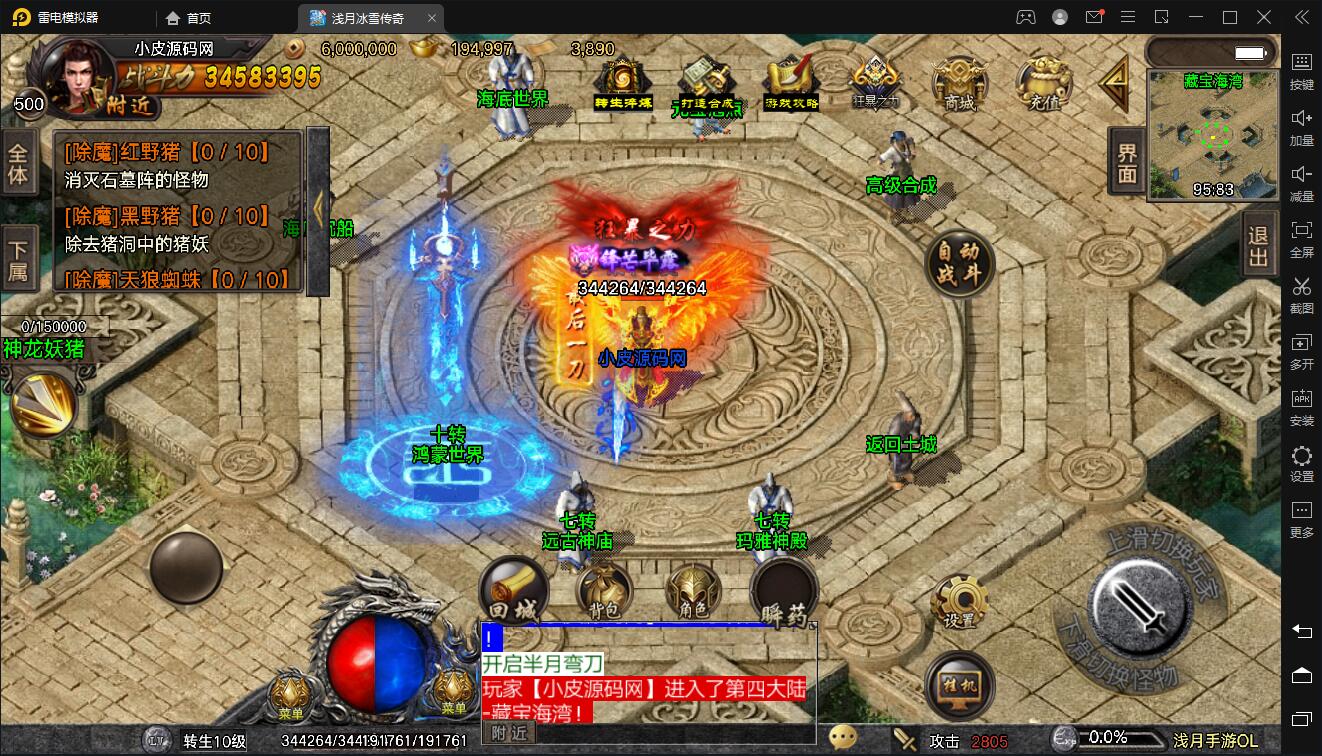
Task: Open the 商城 shop icon
Action: 958,83
